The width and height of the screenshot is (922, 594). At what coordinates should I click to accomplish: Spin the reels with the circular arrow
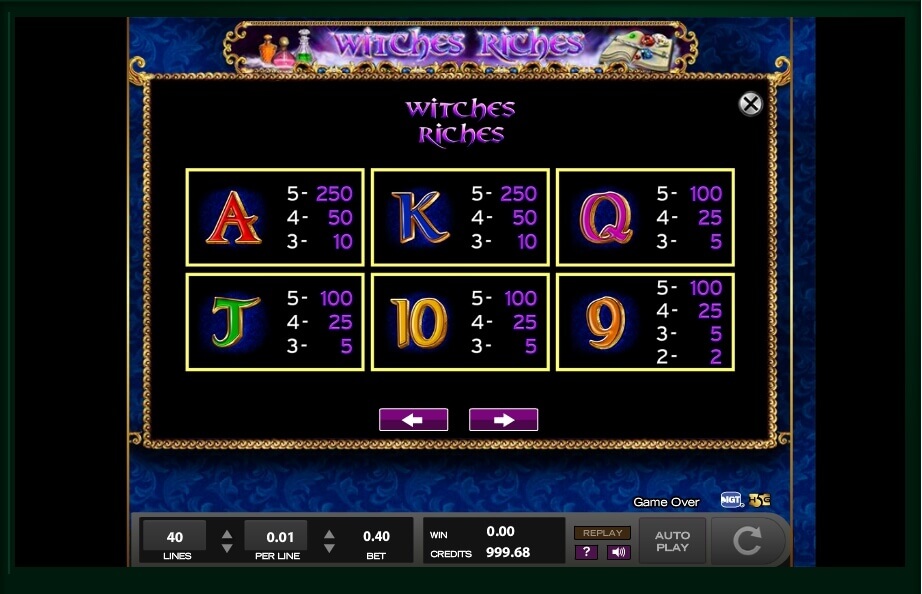point(747,541)
